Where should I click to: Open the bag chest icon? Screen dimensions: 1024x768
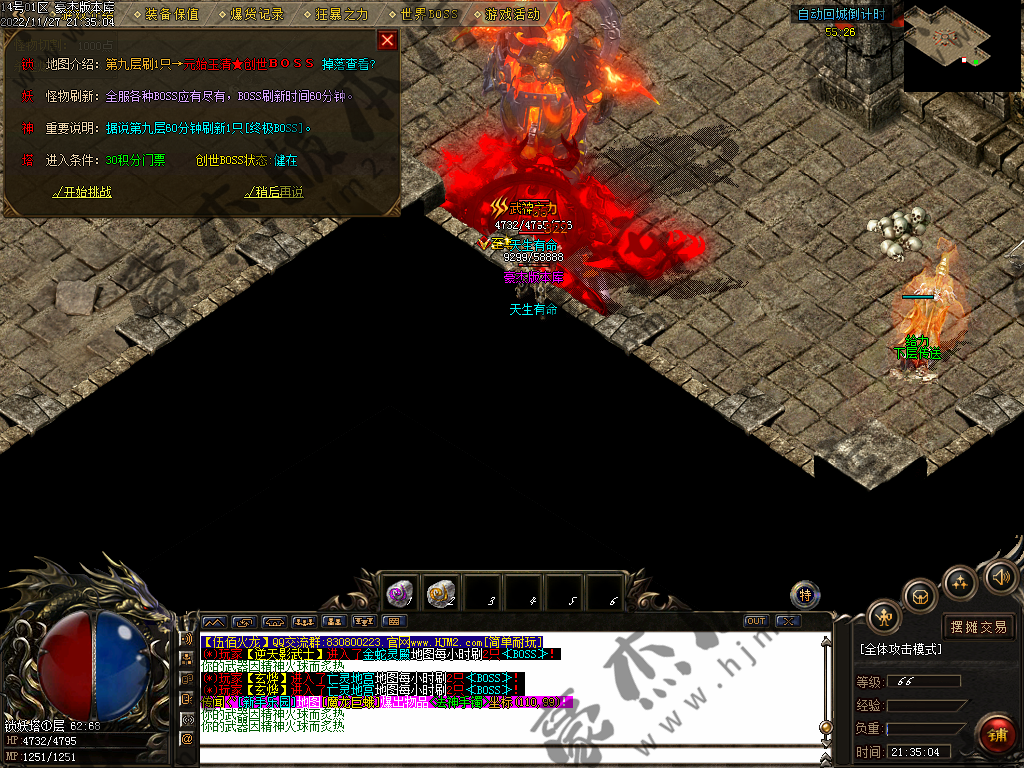pyautogui.click(x=920, y=597)
